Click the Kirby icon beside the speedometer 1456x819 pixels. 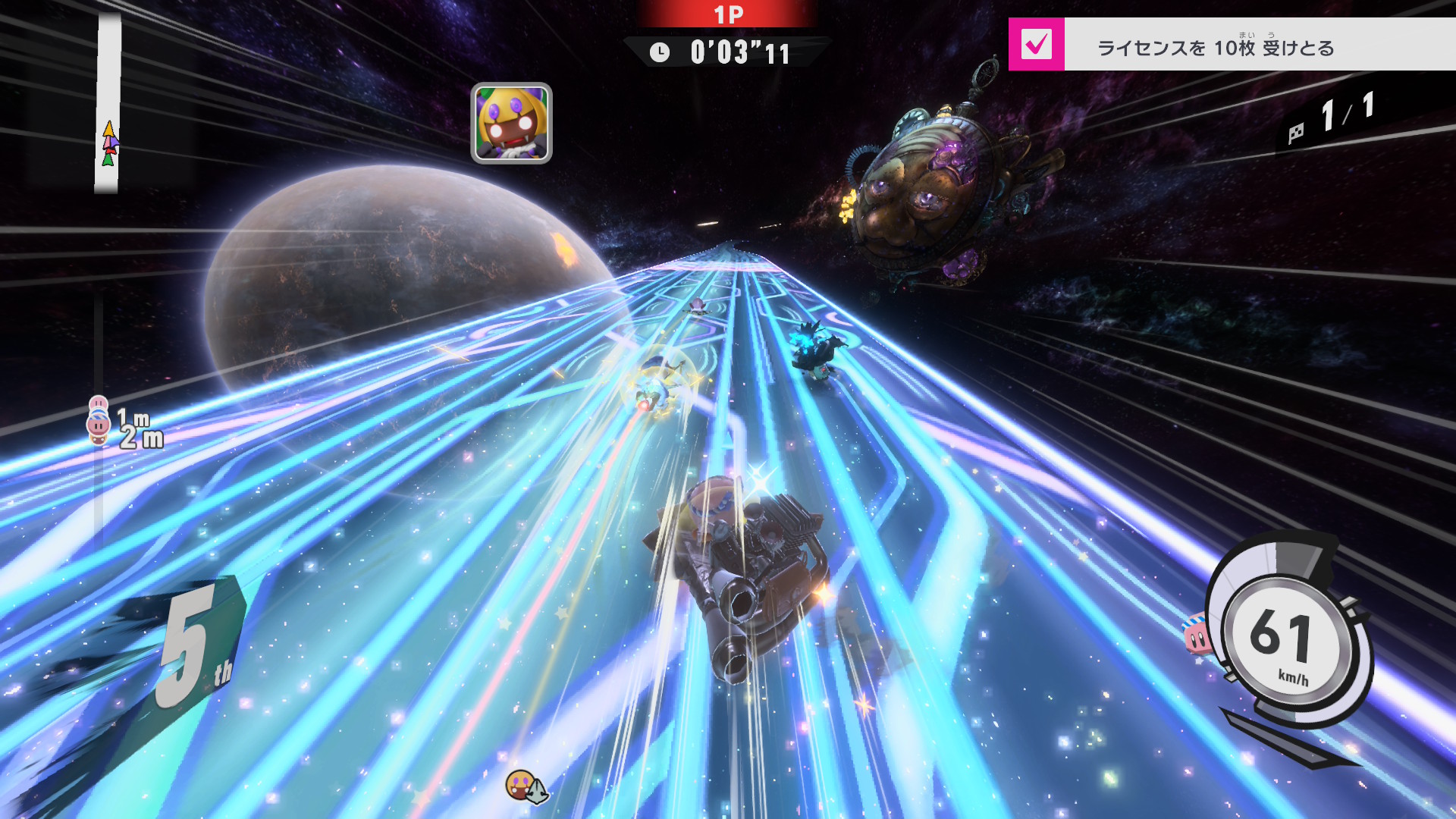pos(1197,635)
